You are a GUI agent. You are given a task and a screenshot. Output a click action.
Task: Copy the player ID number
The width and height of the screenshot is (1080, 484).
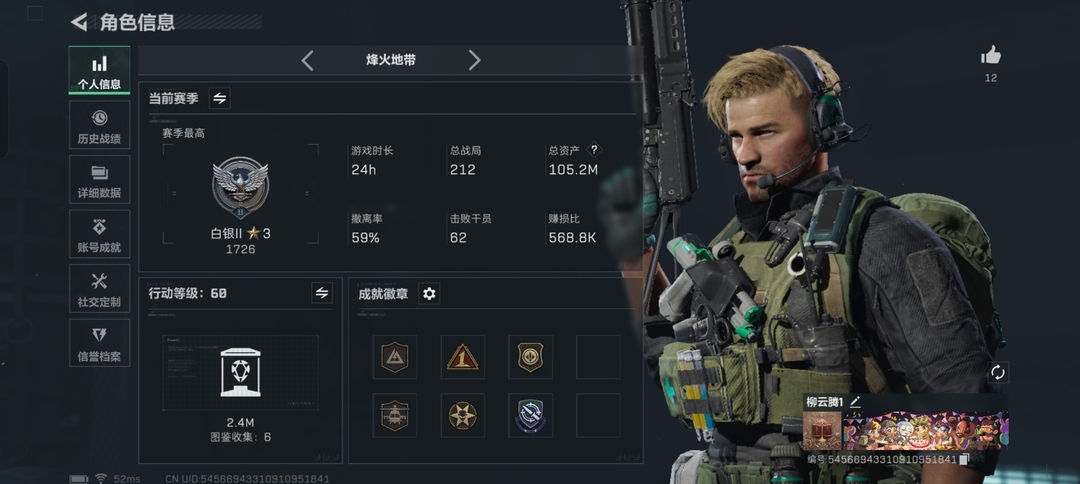(964, 459)
